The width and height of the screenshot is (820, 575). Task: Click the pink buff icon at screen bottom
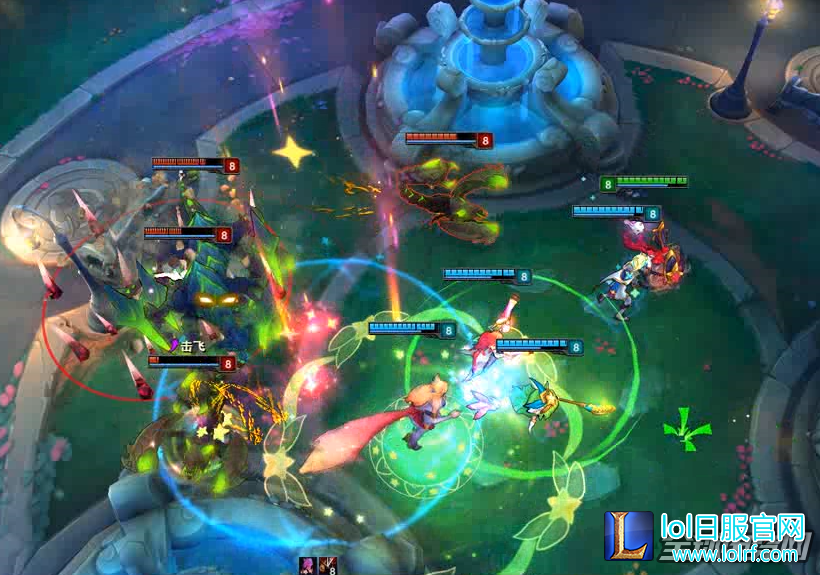click(309, 566)
